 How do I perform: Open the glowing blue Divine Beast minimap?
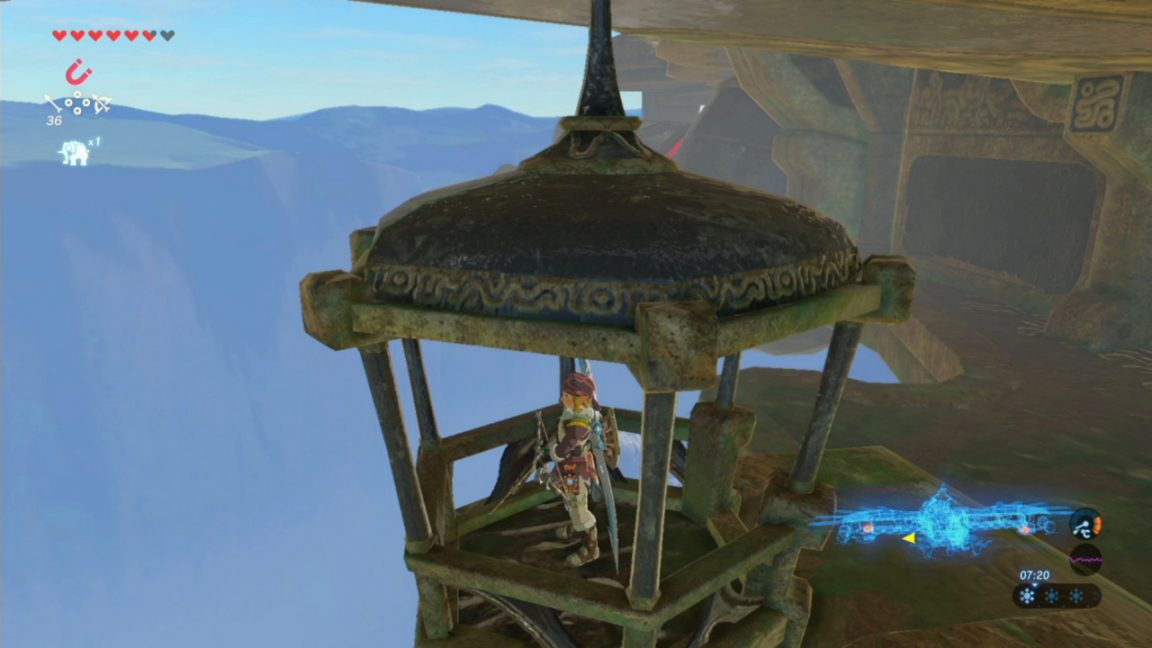click(x=941, y=520)
